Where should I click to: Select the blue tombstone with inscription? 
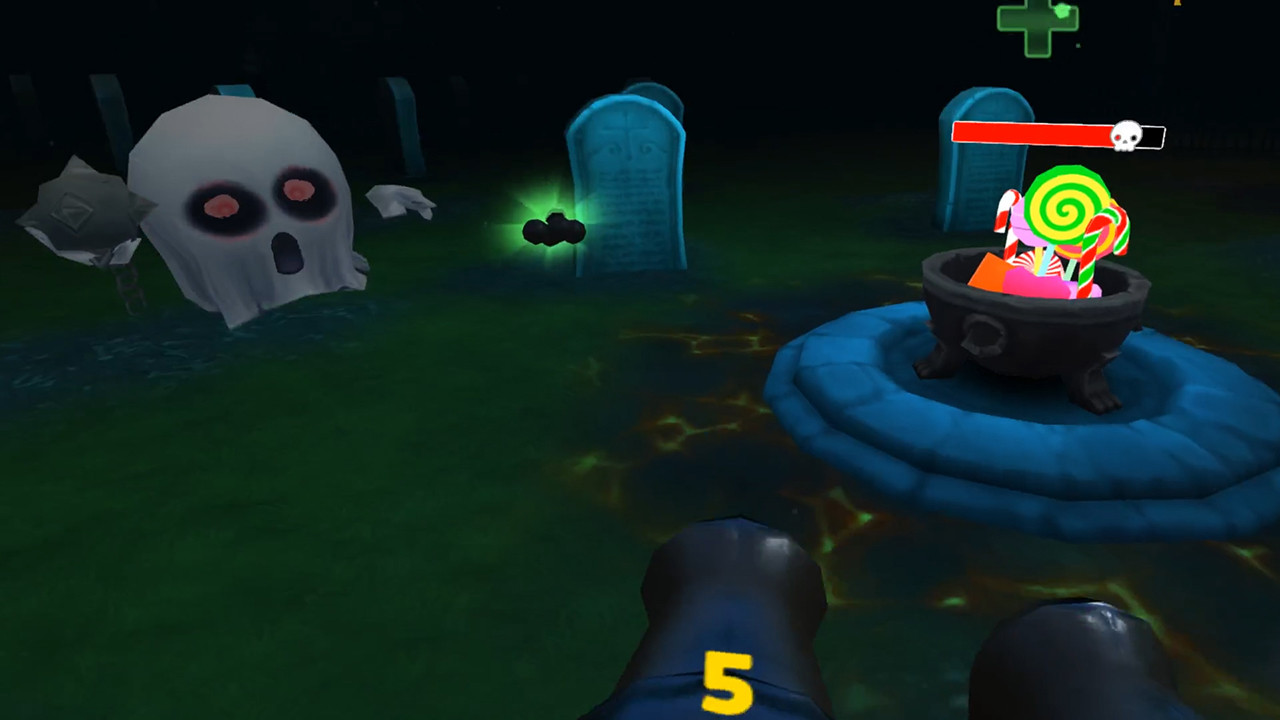(625, 180)
